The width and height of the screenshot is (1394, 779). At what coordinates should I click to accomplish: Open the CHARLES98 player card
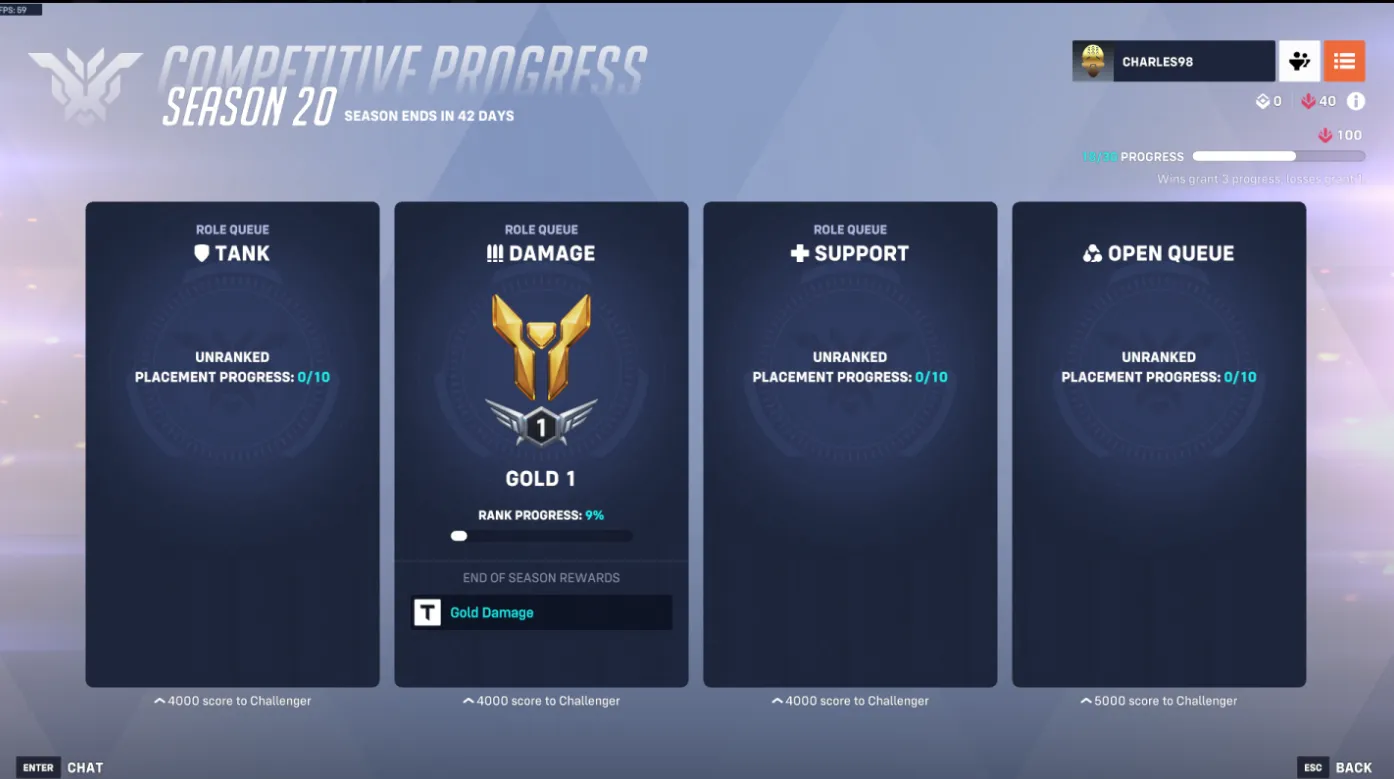click(x=1172, y=61)
